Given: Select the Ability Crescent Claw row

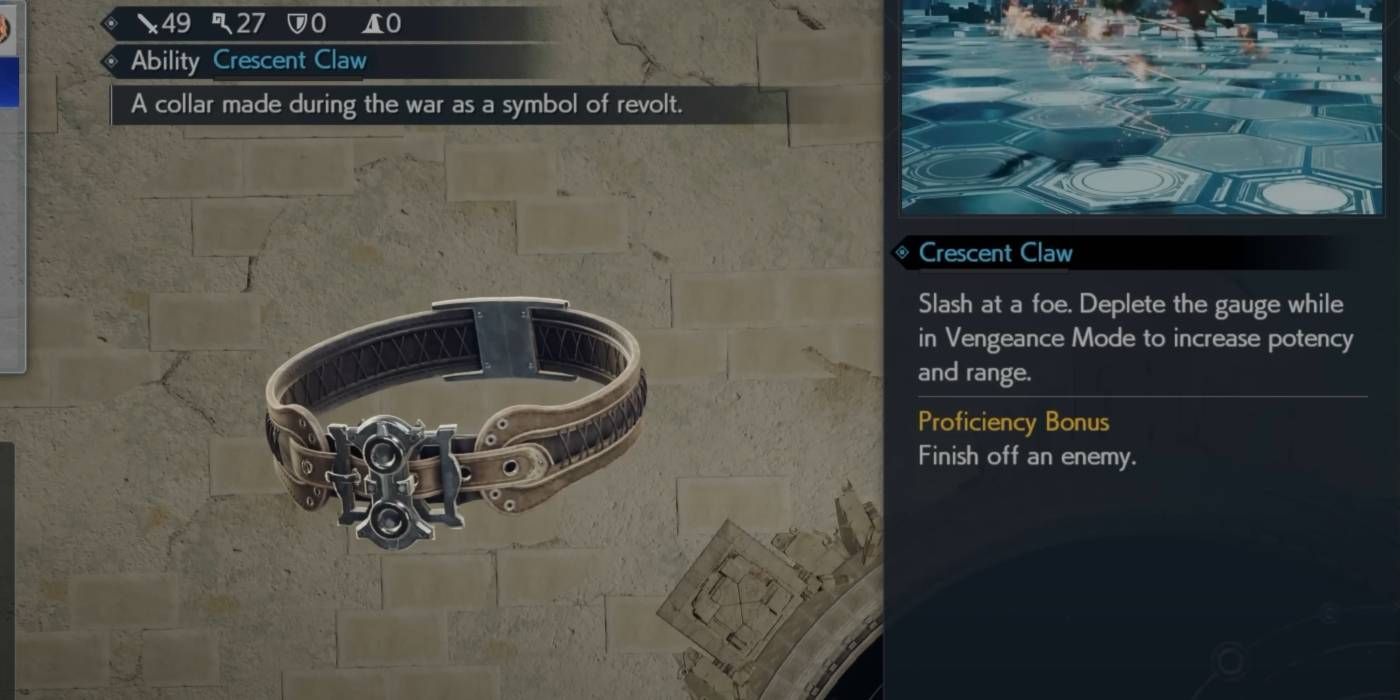Looking at the screenshot, I should (x=249, y=61).
